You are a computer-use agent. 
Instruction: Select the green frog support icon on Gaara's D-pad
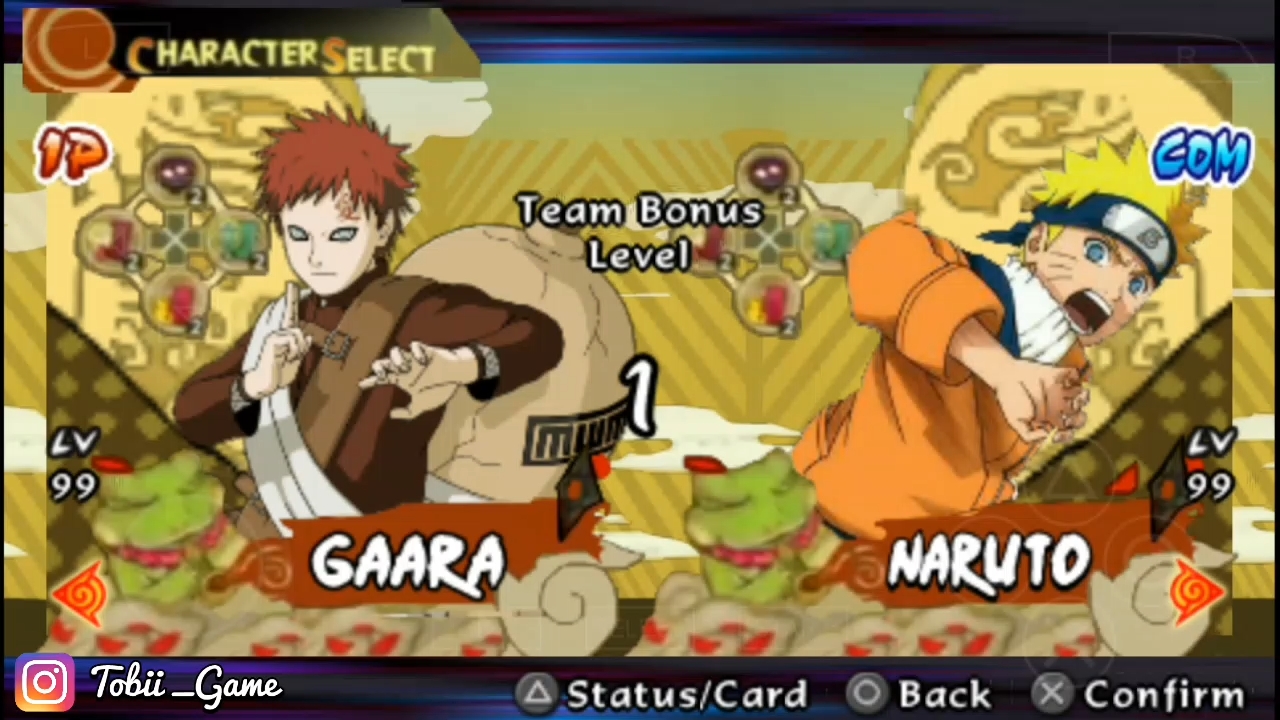click(x=240, y=238)
